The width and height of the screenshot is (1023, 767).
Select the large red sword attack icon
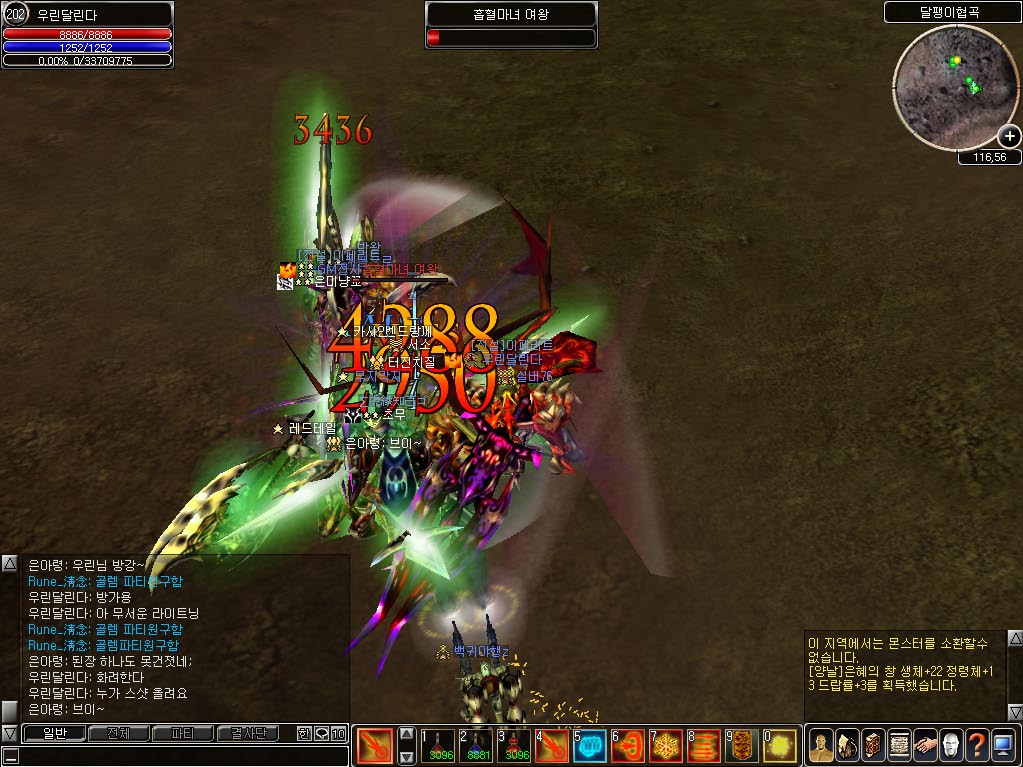(x=375, y=745)
